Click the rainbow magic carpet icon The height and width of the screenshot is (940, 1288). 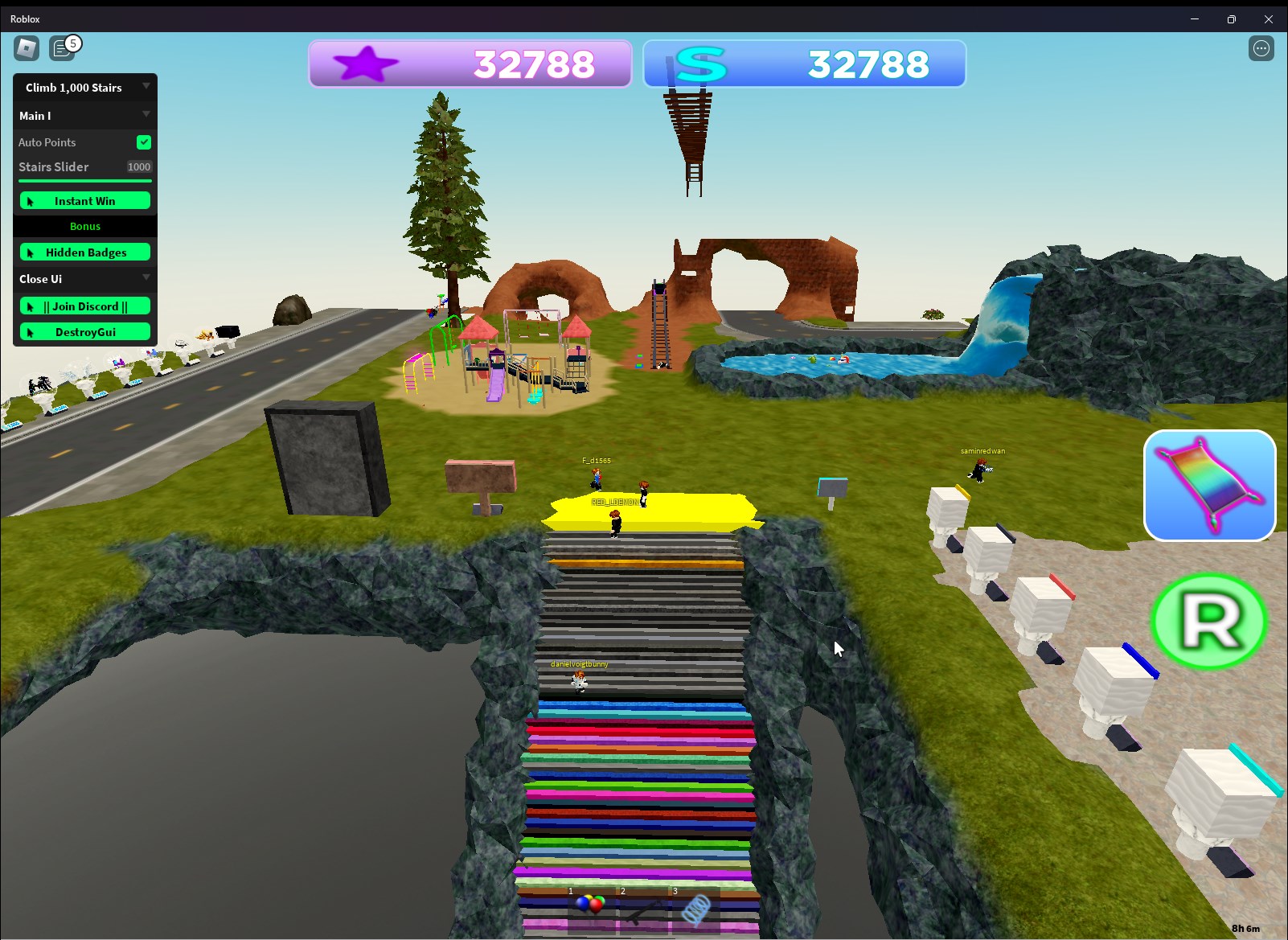(1209, 485)
